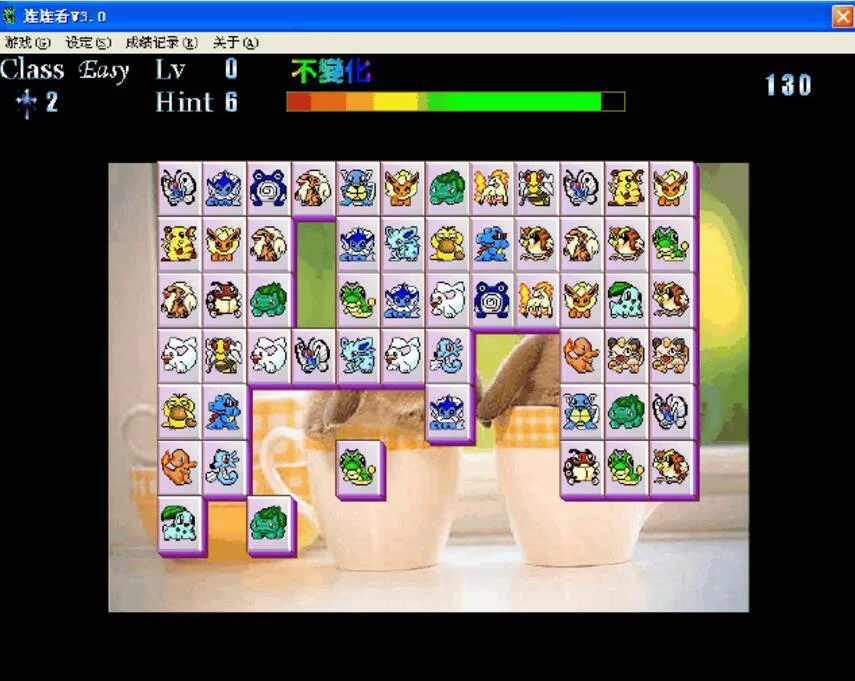Pick the isolated Bulbasaur tile beneath the board

point(268,521)
